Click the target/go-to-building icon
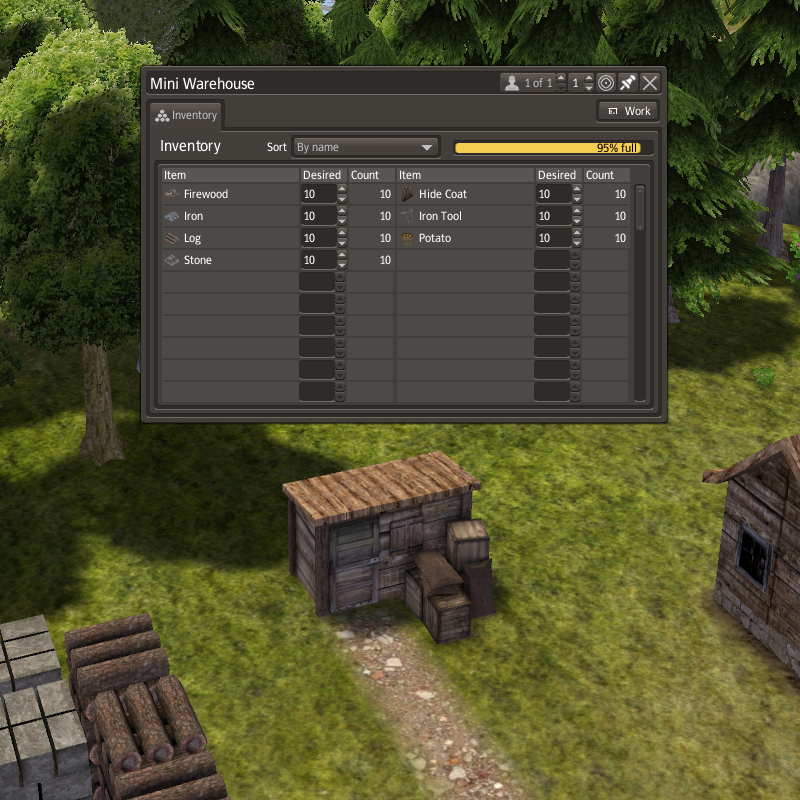 (606, 83)
